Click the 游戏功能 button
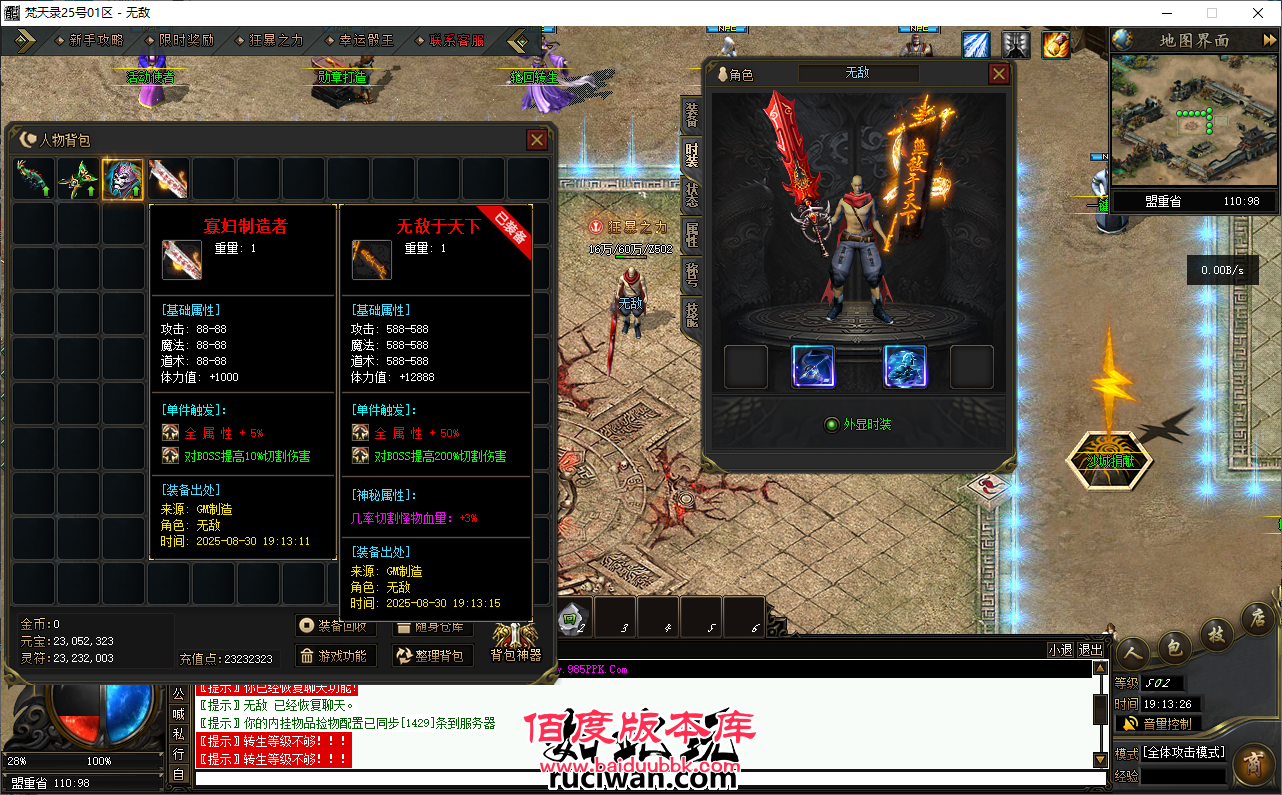Viewport: 1282px width, 795px height. tap(335, 656)
